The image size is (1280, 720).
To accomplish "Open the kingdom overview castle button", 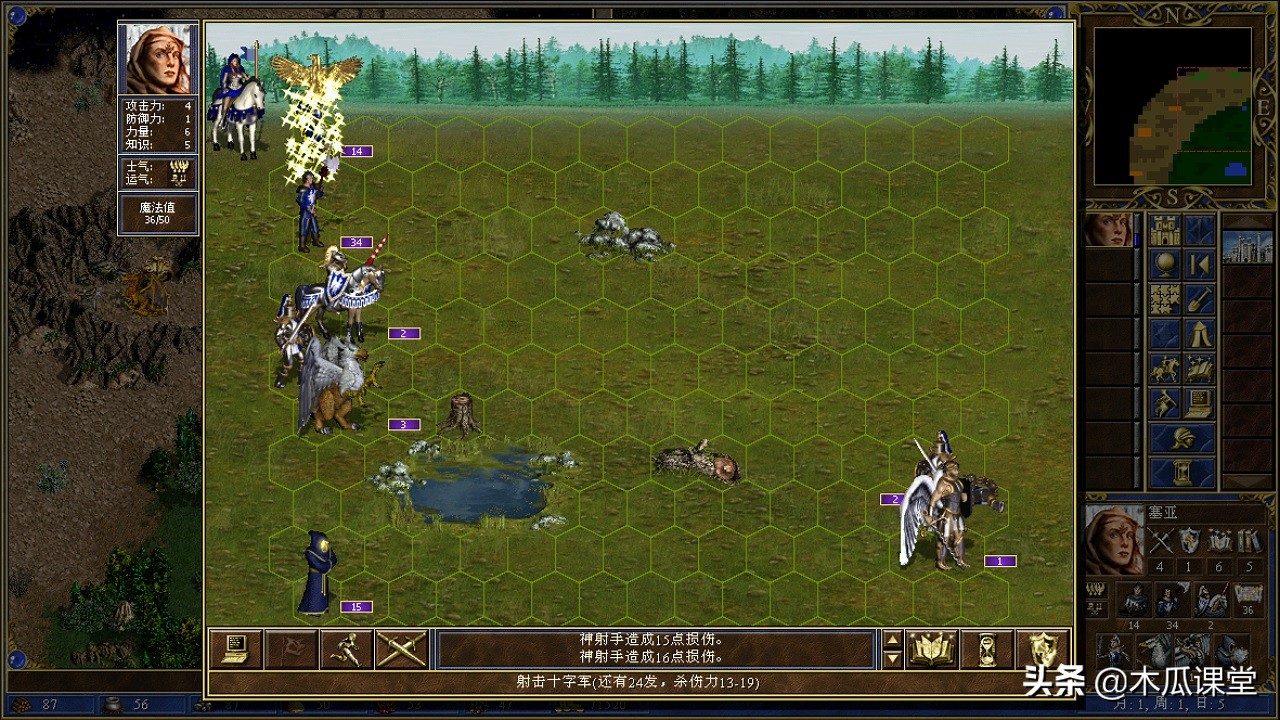I will tap(1165, 230).
